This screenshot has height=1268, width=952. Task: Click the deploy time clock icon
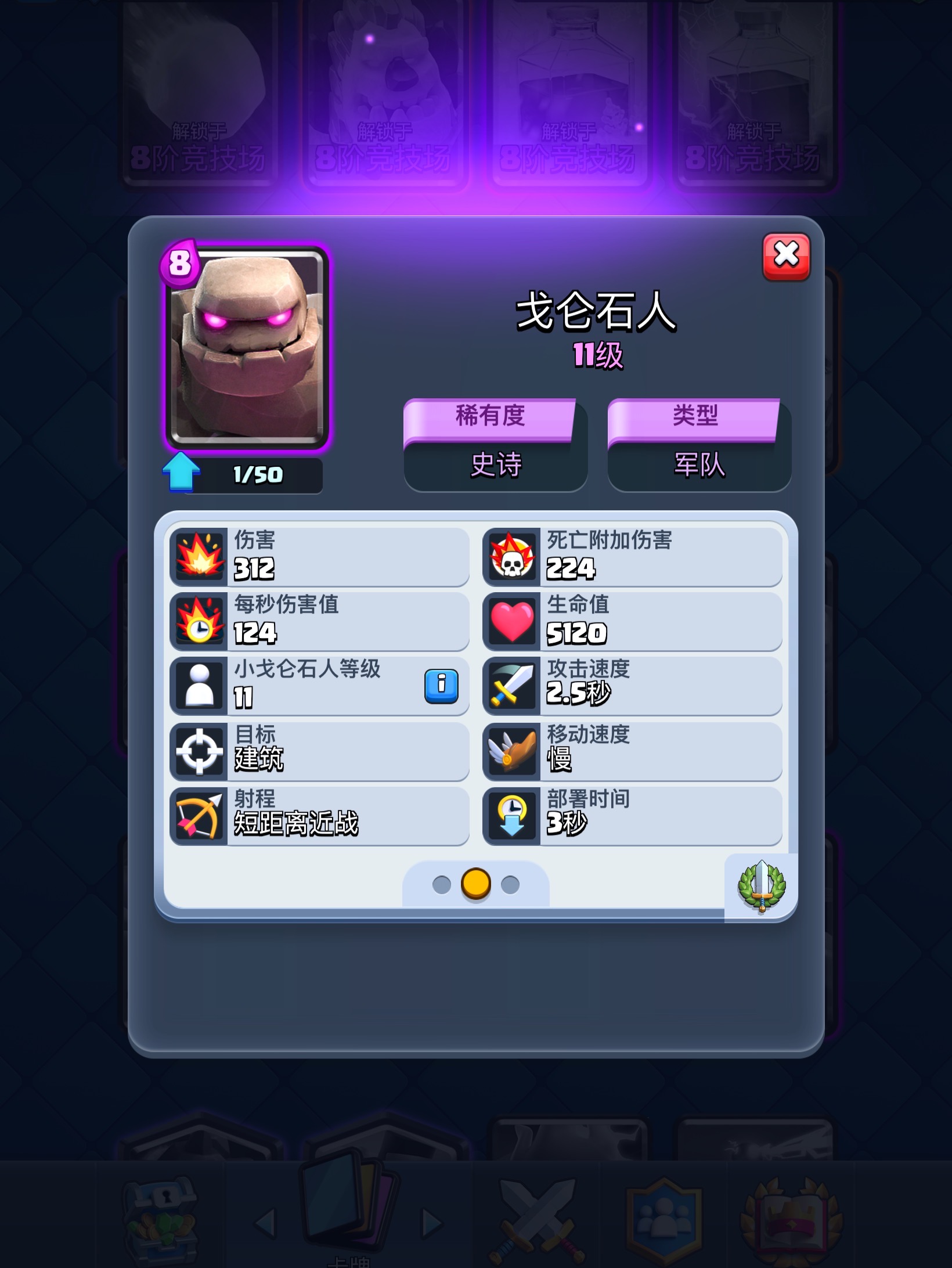coord(513,817)
